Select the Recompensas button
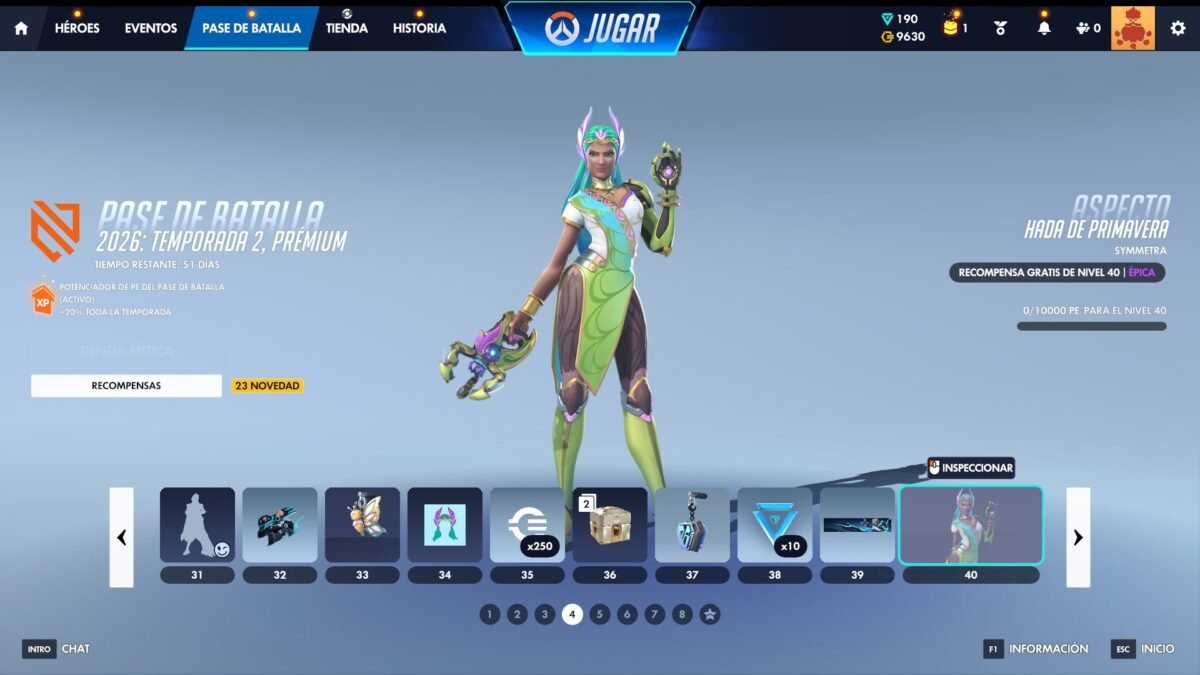 (x=126, y=385)
